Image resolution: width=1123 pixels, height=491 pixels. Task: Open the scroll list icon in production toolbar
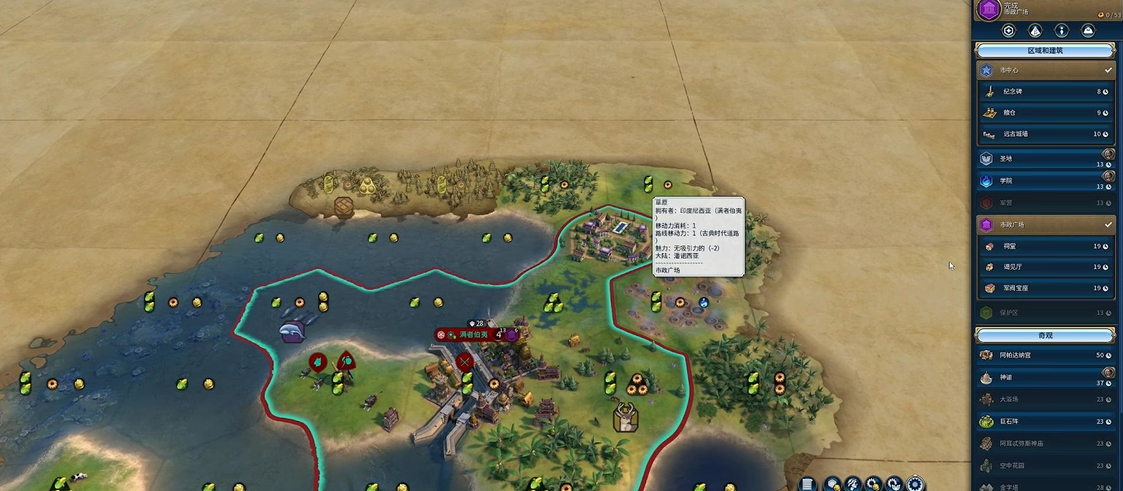pos(808,484)
